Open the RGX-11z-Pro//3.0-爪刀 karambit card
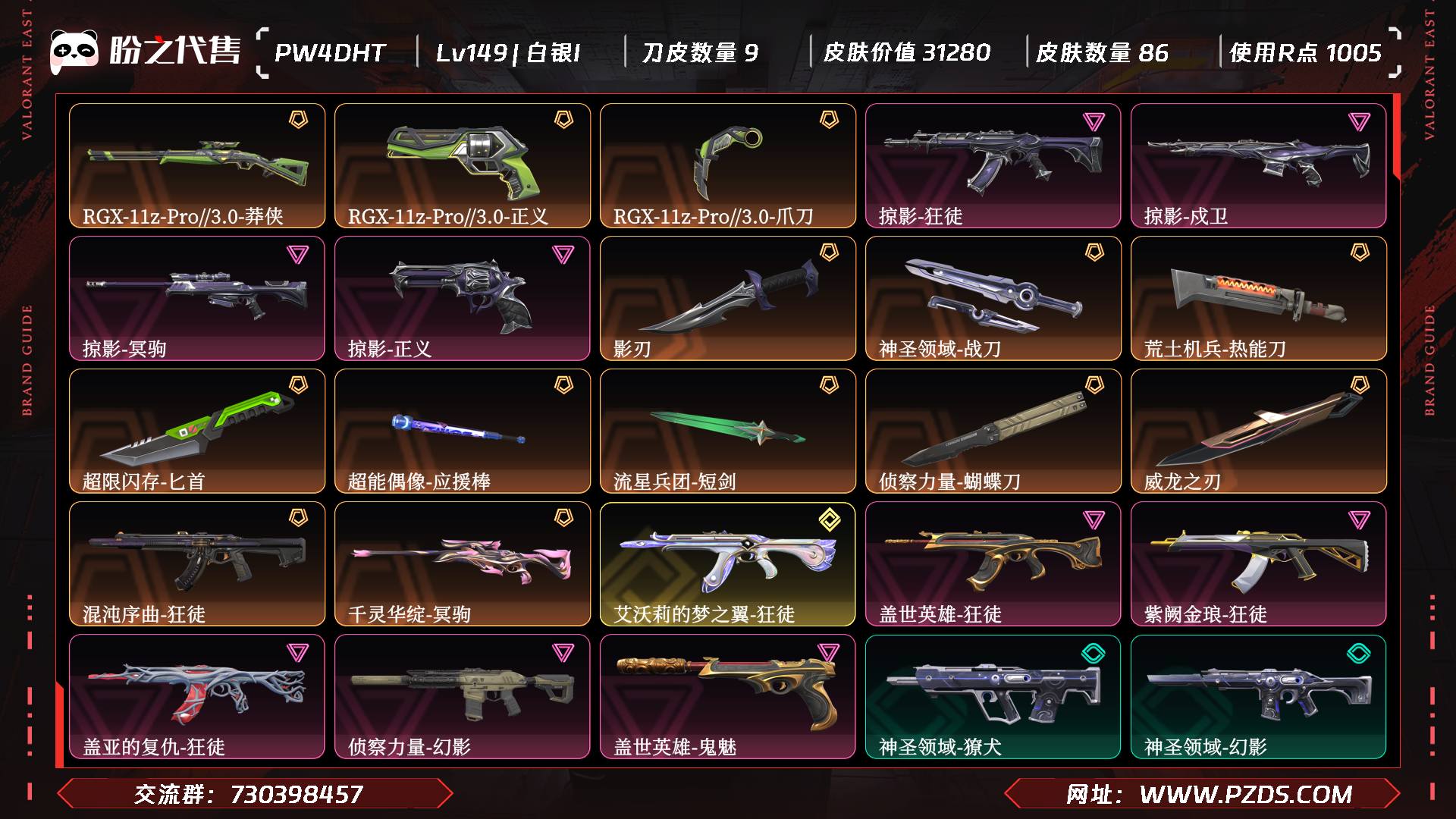 728,165
